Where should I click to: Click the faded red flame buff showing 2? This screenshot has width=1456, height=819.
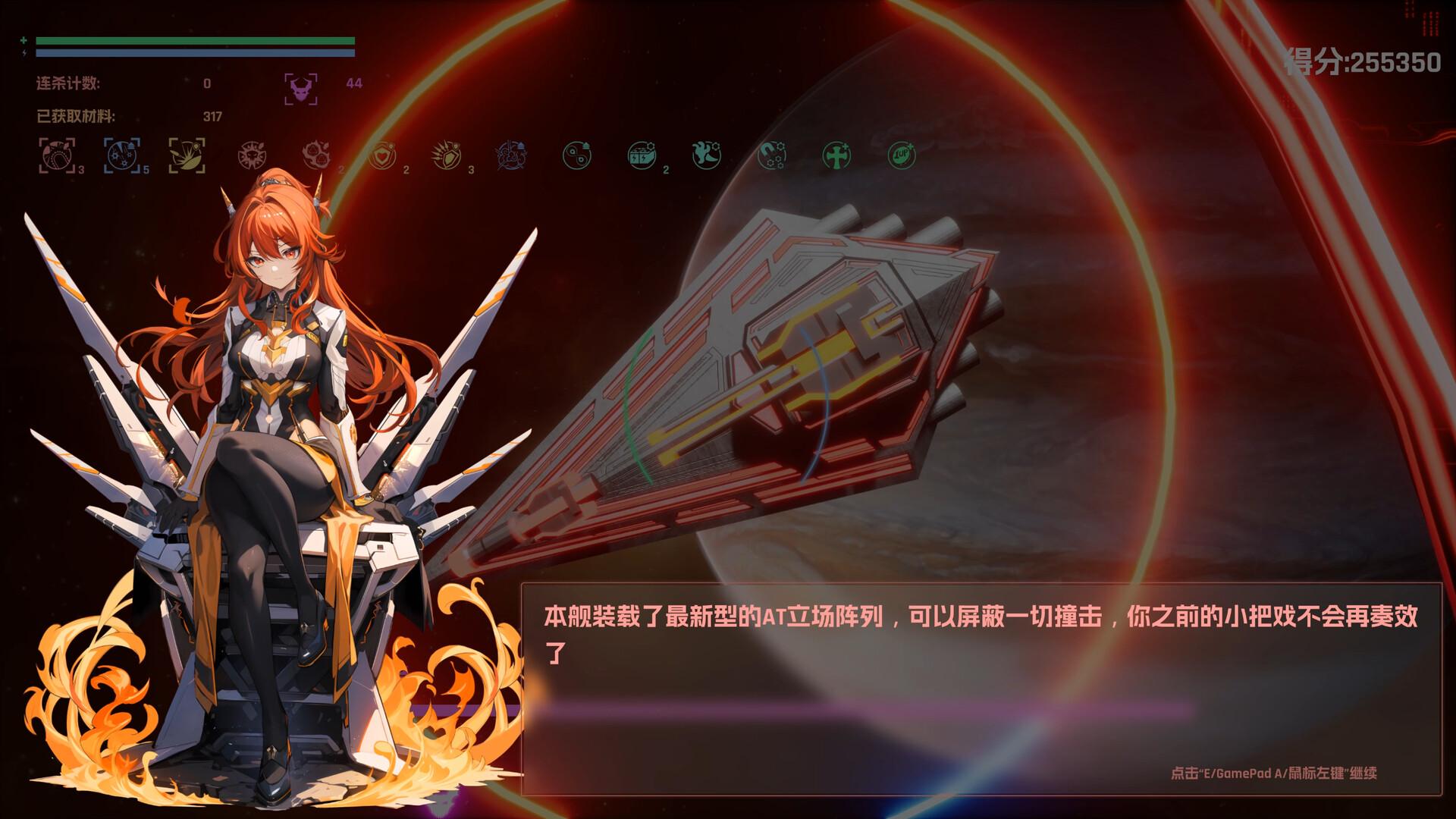point(315,155)
